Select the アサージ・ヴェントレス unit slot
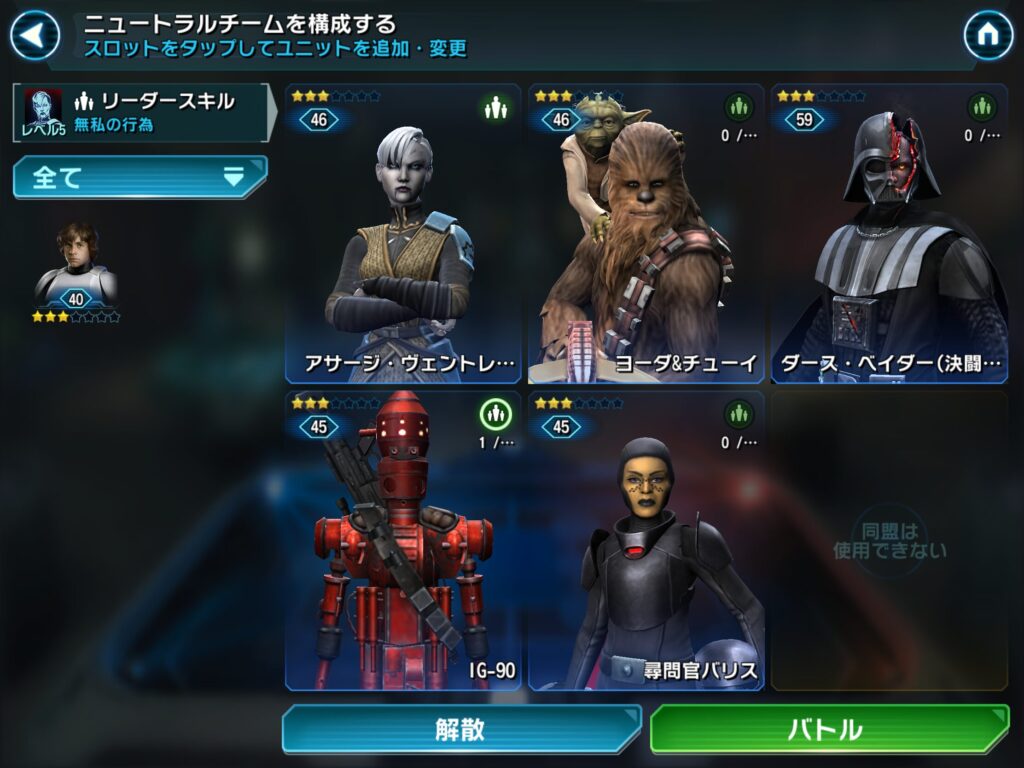The image size is (1024, 768). (x=403, y=234)
